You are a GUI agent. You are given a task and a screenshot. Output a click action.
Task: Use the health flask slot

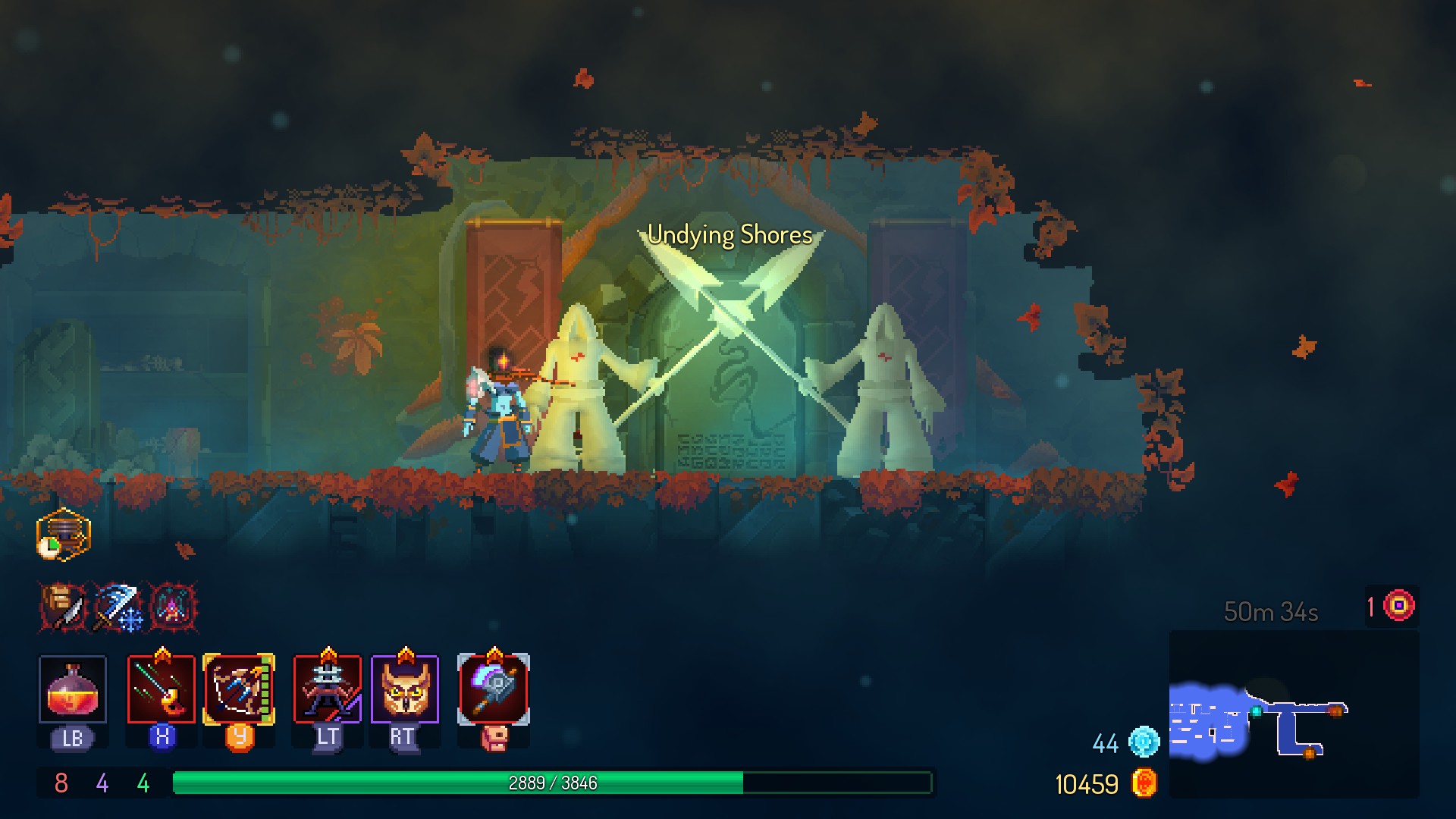(x=72, y=689)
